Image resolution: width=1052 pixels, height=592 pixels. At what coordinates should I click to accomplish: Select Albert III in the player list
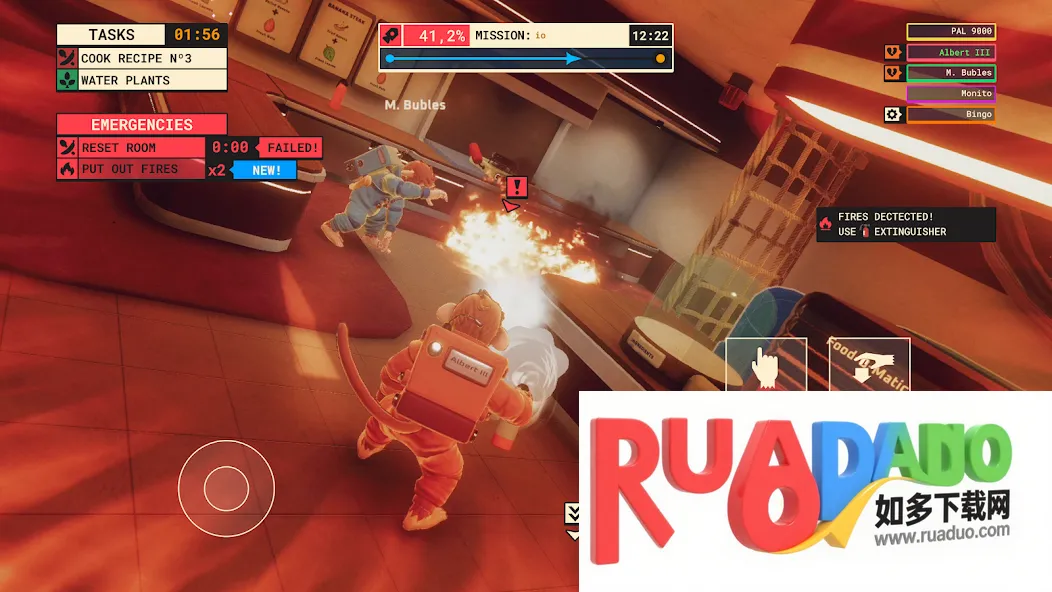click(x=951, y=53)
